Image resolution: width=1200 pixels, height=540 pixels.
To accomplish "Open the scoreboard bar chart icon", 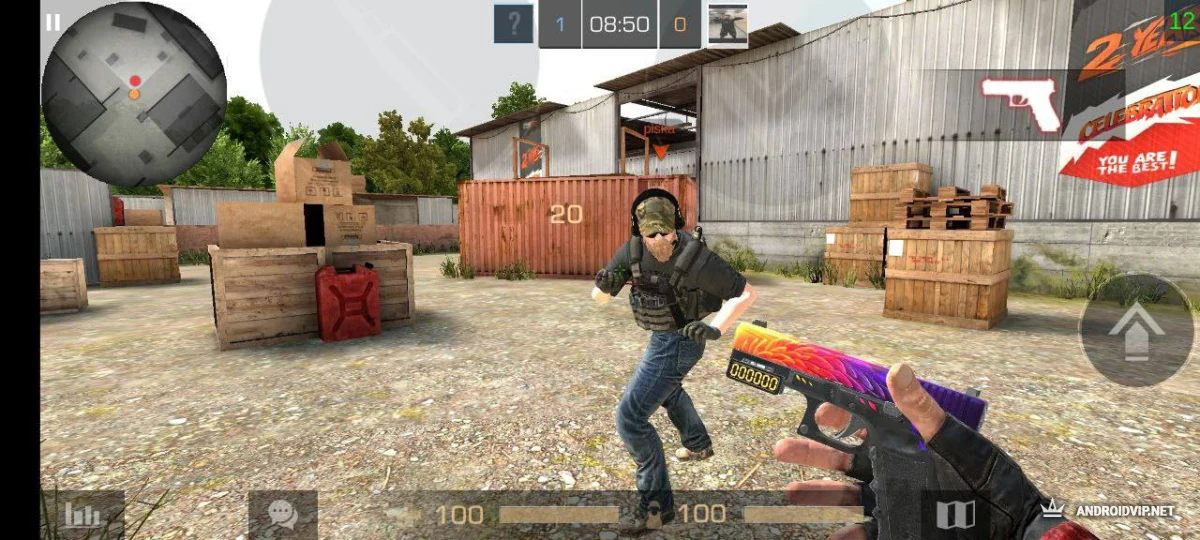I will click(x=82, y=514).
